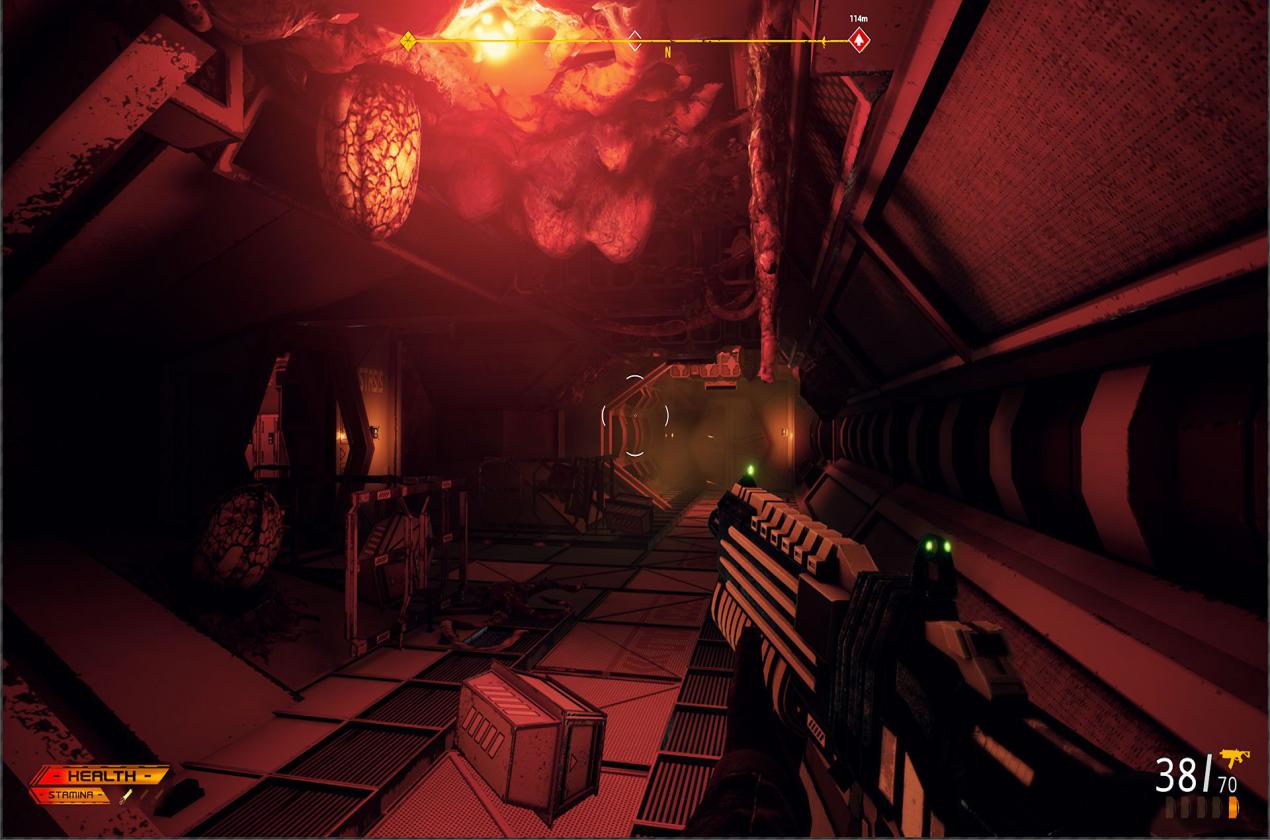Click the white diamond heading indicator on the compass

pos(634,41)
